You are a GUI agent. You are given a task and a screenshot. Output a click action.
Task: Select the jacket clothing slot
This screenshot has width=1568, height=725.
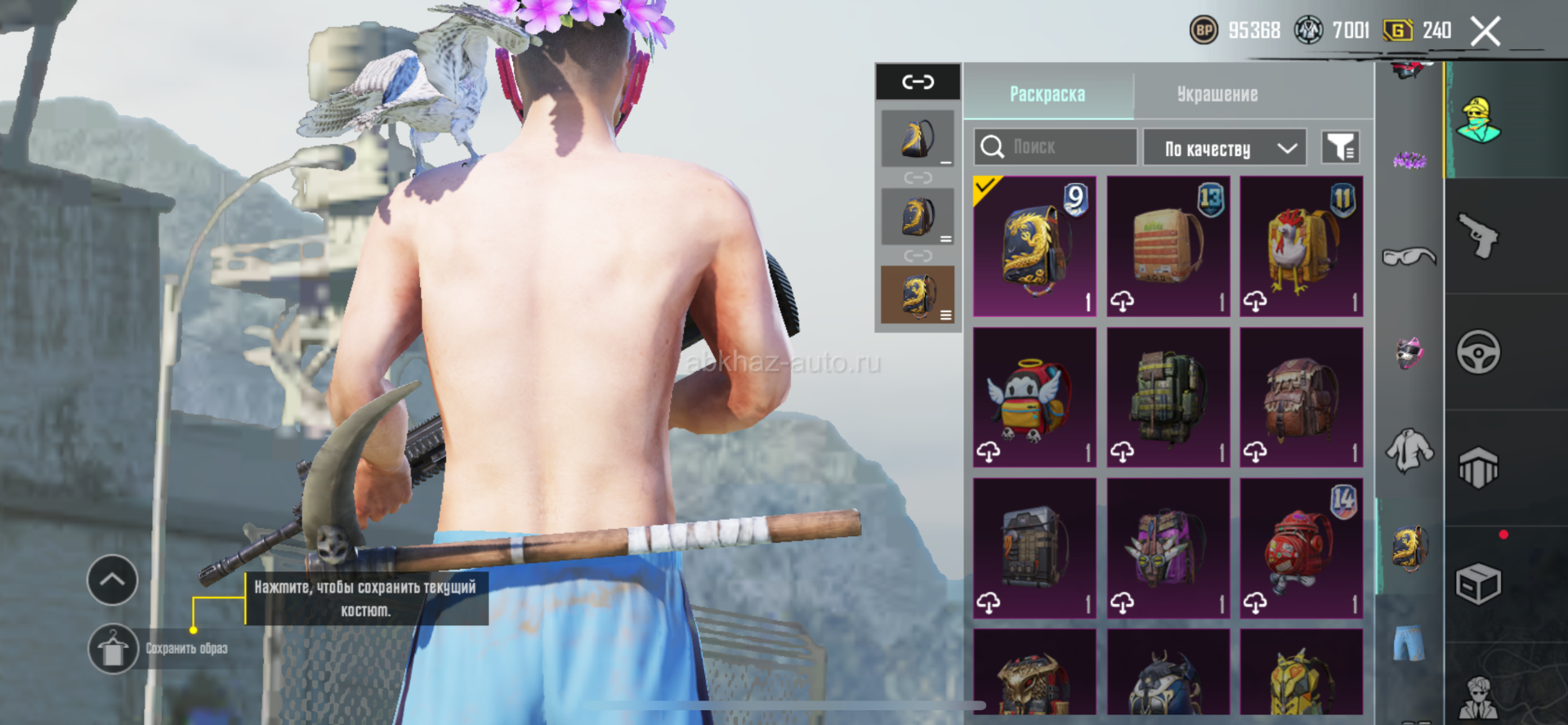pos(1409,450)
